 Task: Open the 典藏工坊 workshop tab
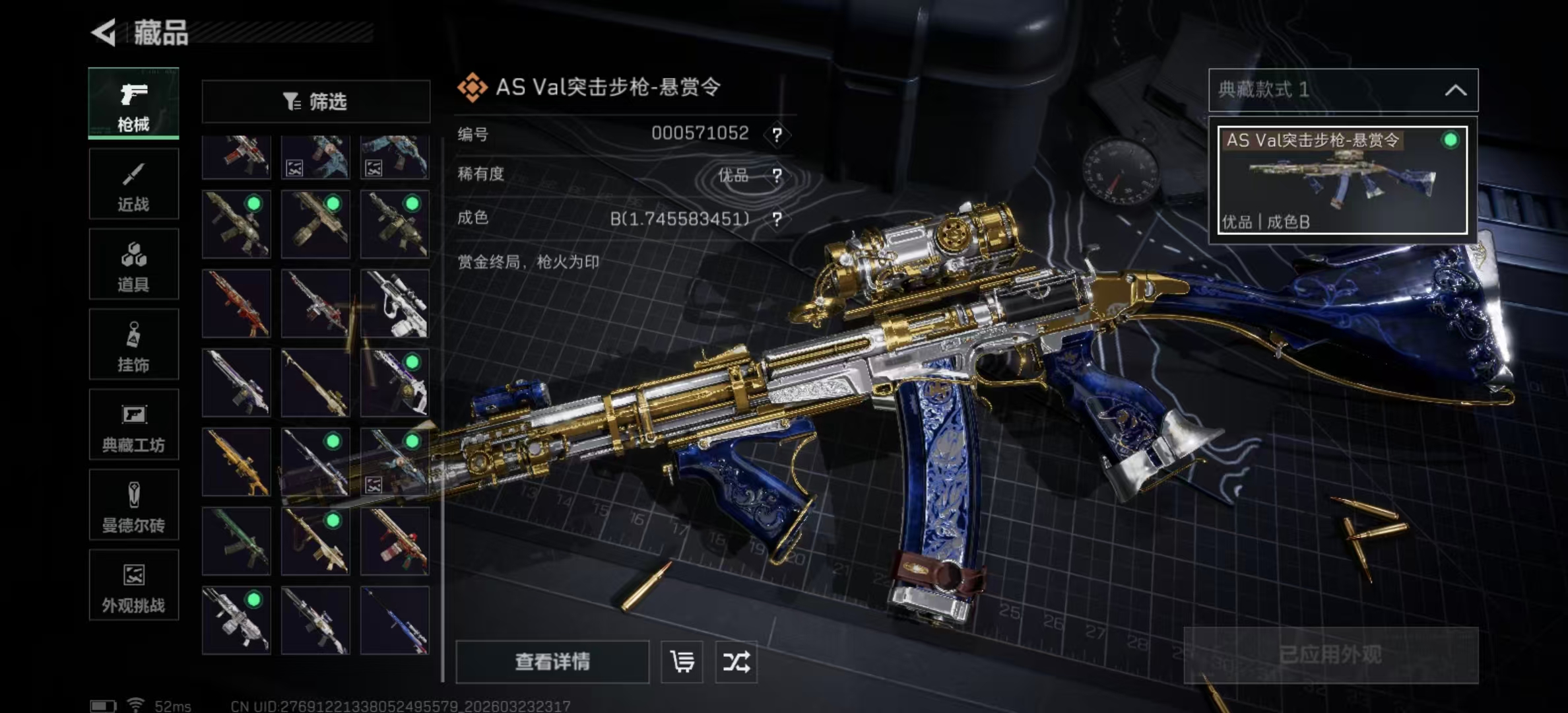click(x=133, y=425)
